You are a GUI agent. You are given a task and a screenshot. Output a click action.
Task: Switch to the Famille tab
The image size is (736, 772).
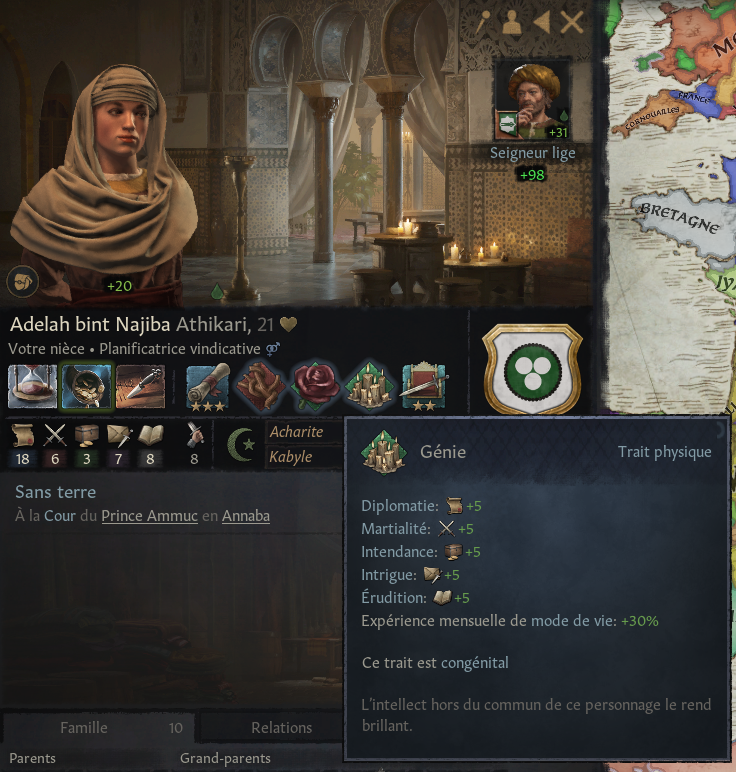point(84,728)
